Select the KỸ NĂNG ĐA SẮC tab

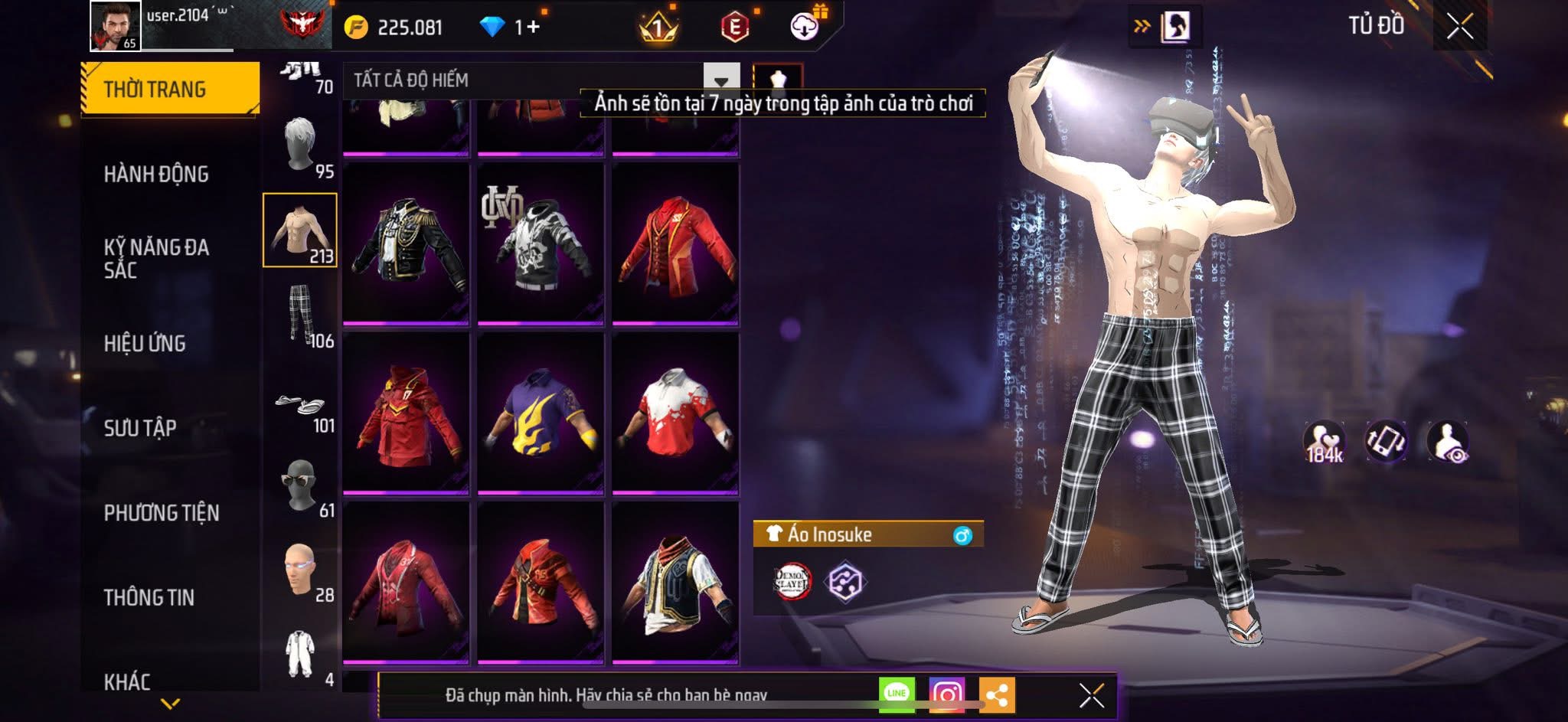[156, 258]
